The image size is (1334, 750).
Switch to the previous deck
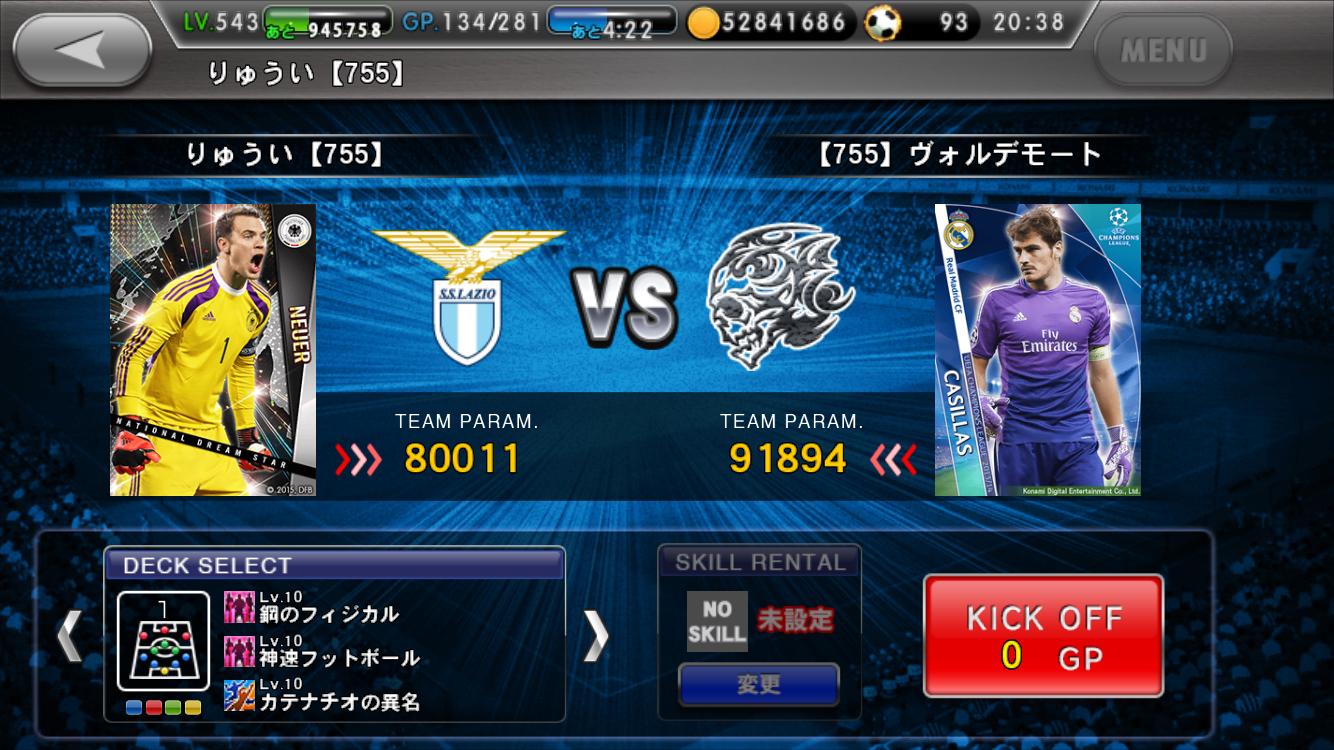point(69,635)
